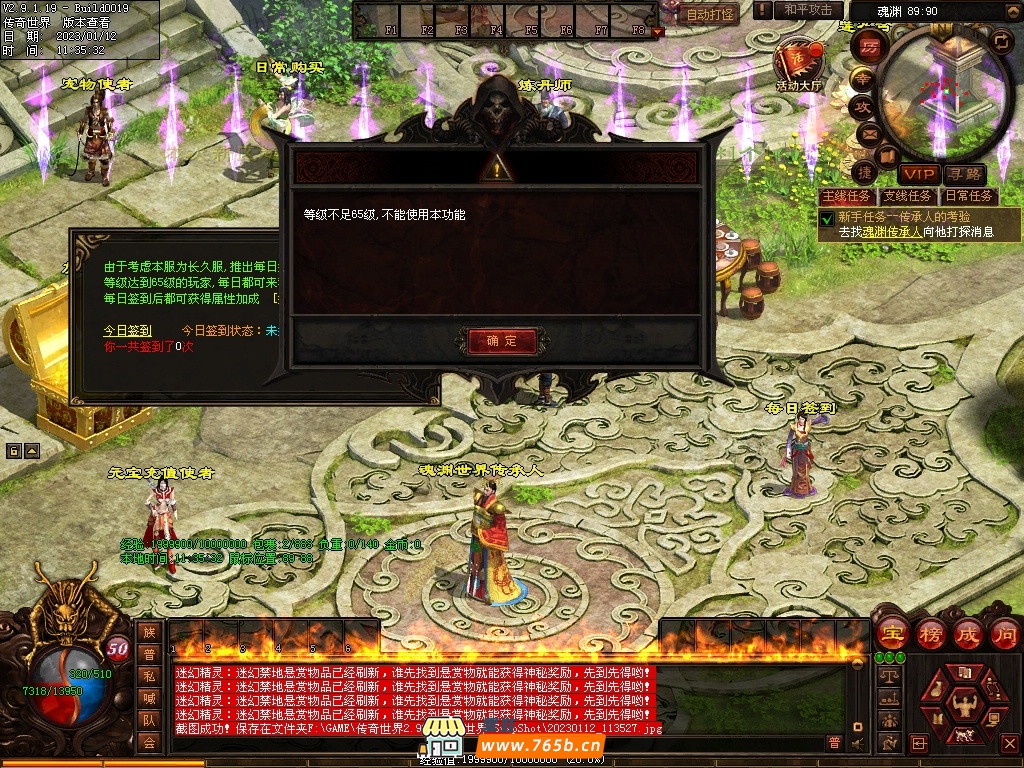Switch to the 支线任务 side quest tab
The image size is (1024, 768).
coord(907,196)
